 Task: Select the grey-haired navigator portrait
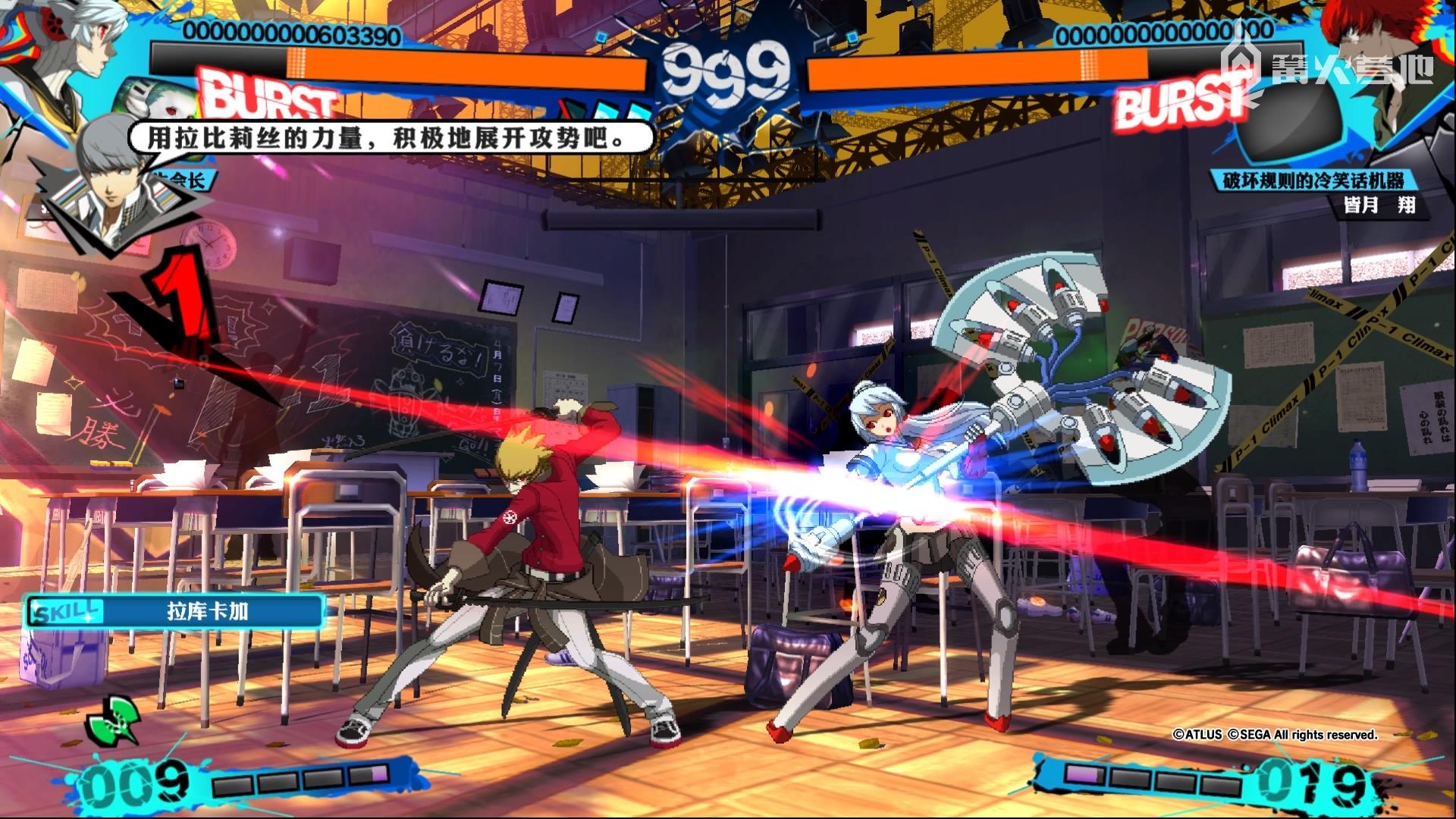point(114,182)
